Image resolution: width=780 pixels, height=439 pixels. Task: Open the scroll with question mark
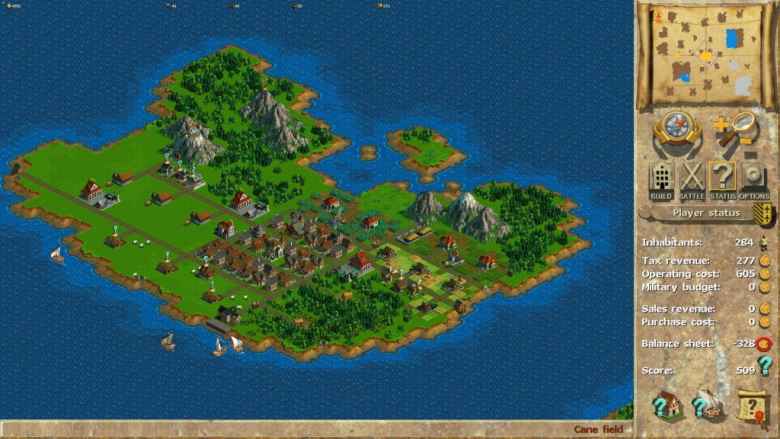(x=750, y=405)
